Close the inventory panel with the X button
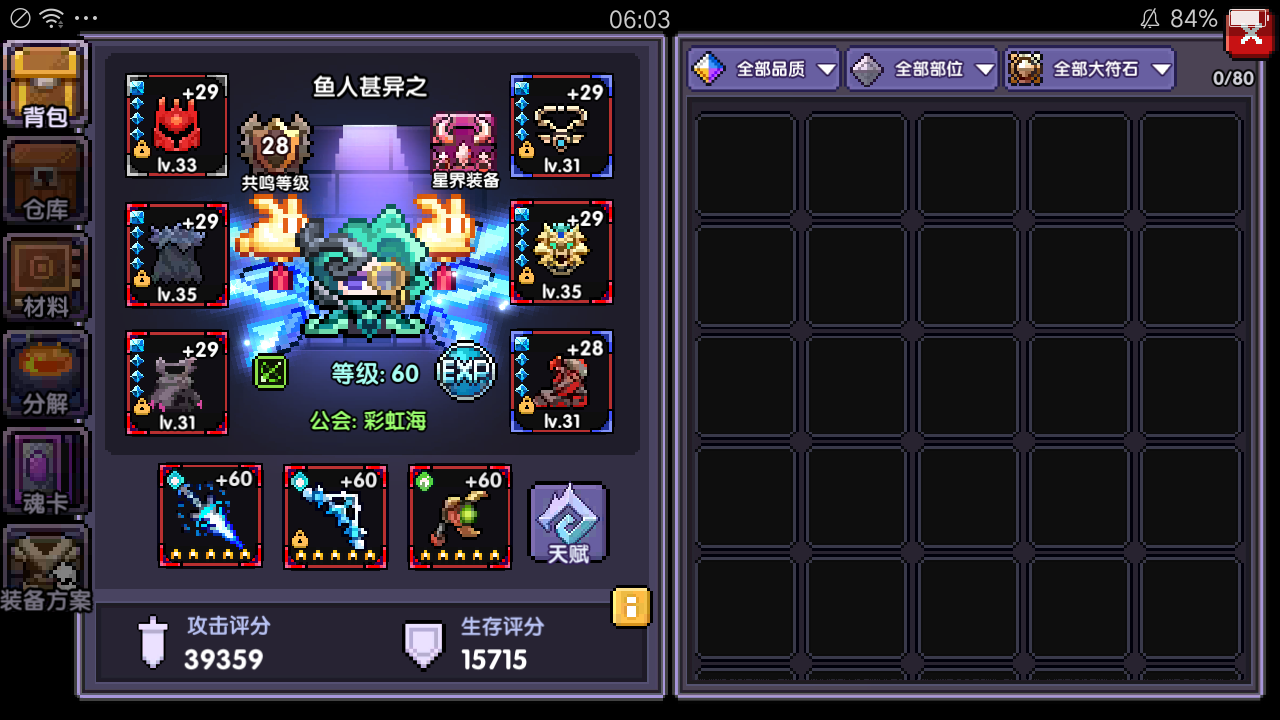 coord(1247,31)
